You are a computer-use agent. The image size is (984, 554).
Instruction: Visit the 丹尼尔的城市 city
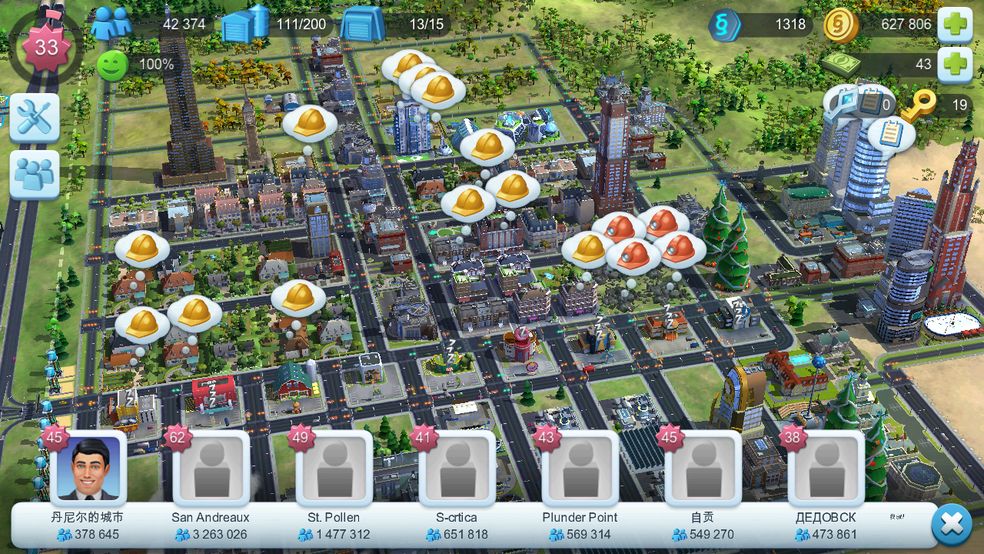(88, 469)
